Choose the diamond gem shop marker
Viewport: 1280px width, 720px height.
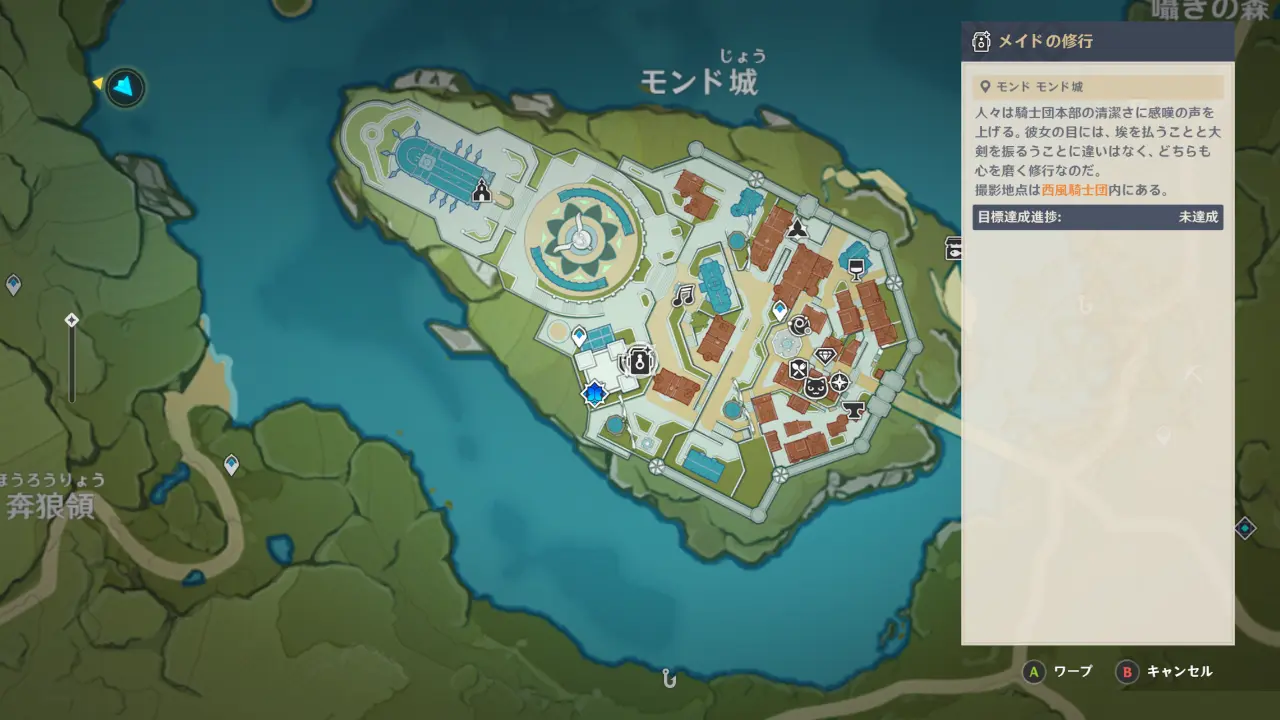(825, 355)
